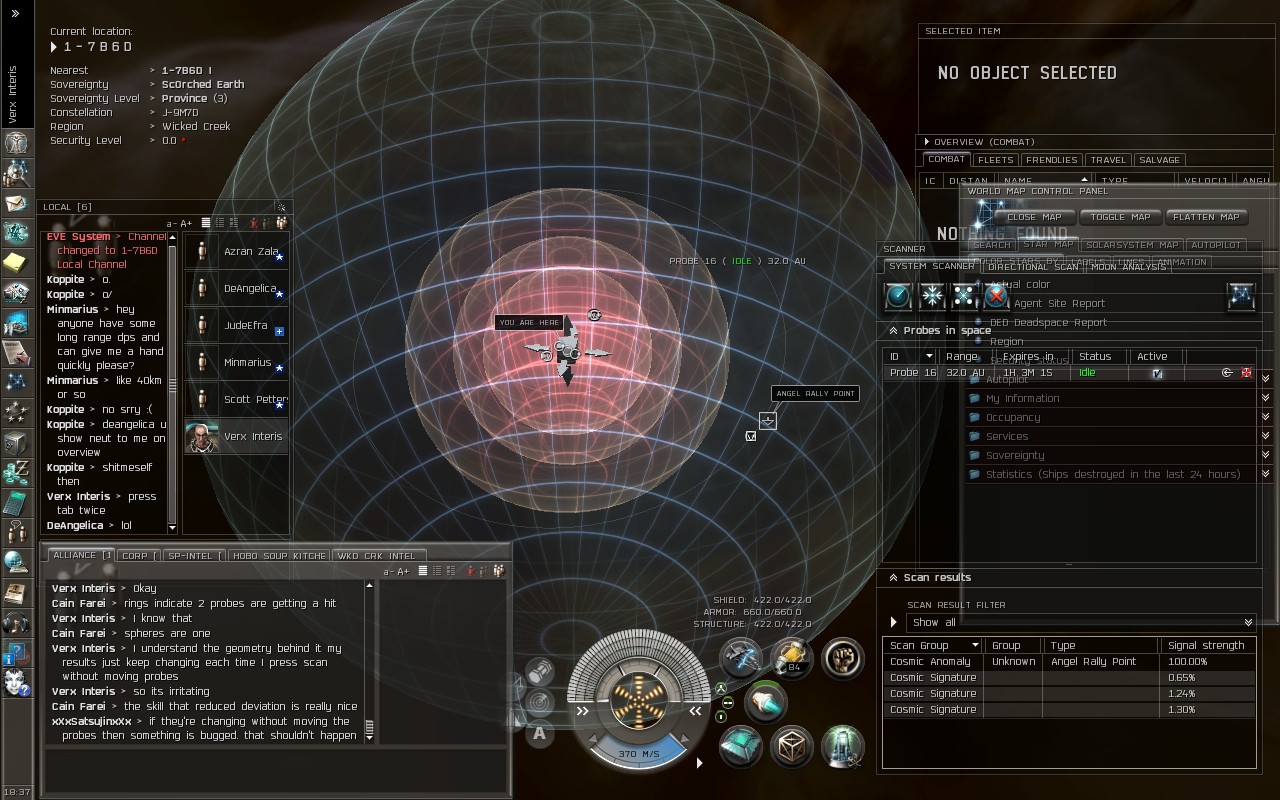This screenshot has height=800, width=1280.
Task: Click the Verx Interis character portrait
Action: tap(203, 437)
